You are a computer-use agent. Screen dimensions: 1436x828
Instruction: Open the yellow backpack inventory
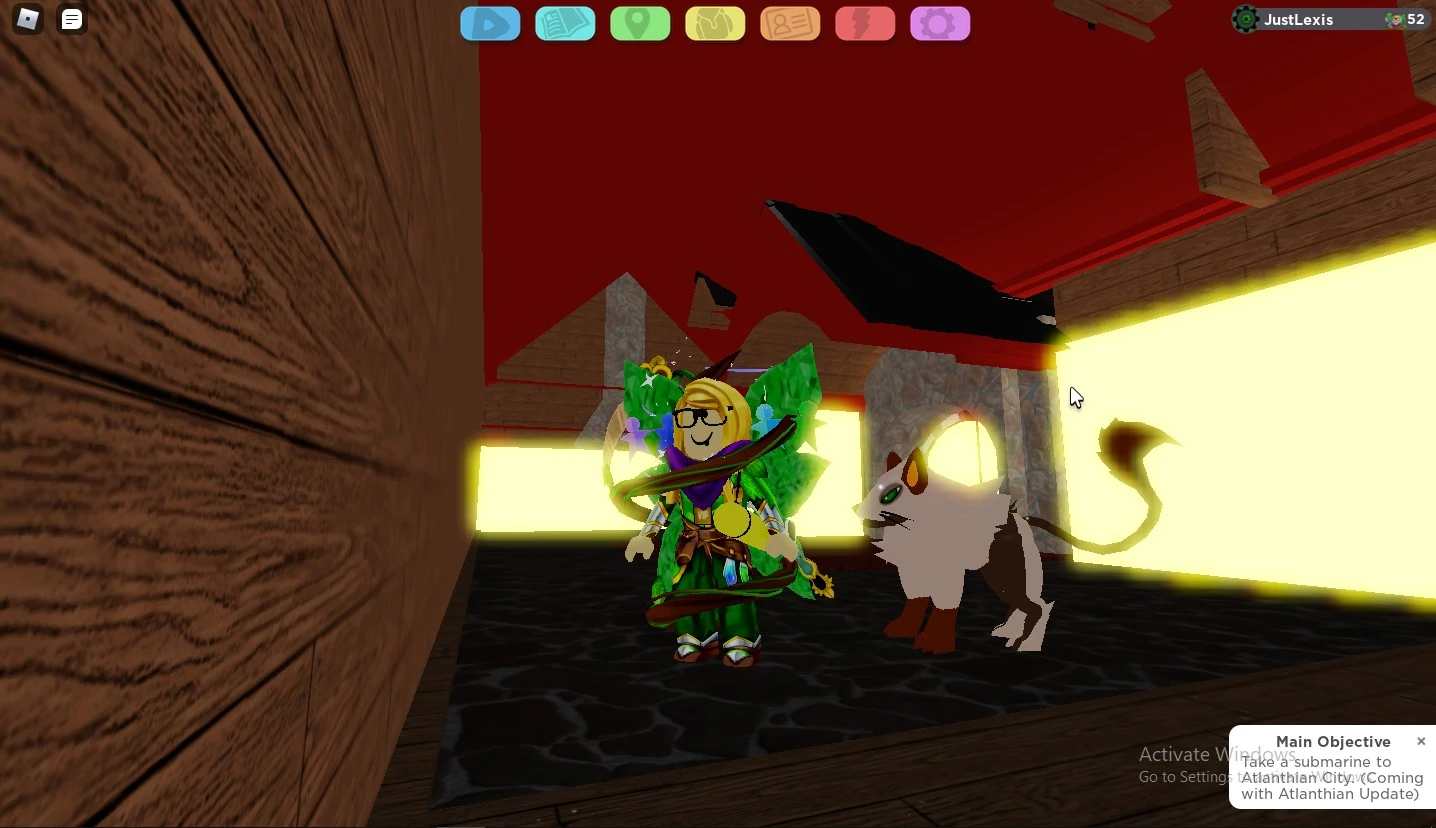715,23
